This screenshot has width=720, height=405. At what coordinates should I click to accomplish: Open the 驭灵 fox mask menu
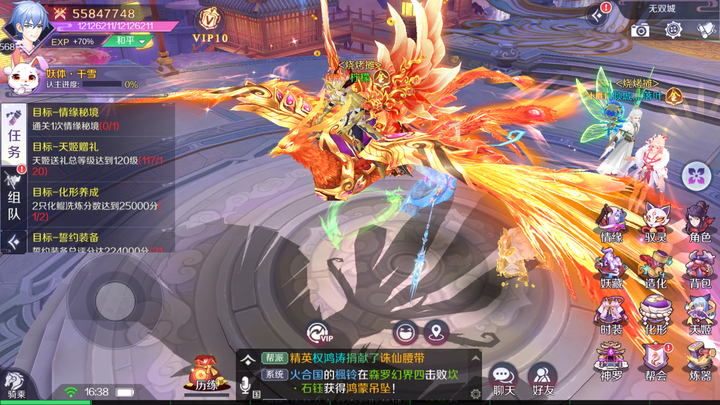click(656, 223)
